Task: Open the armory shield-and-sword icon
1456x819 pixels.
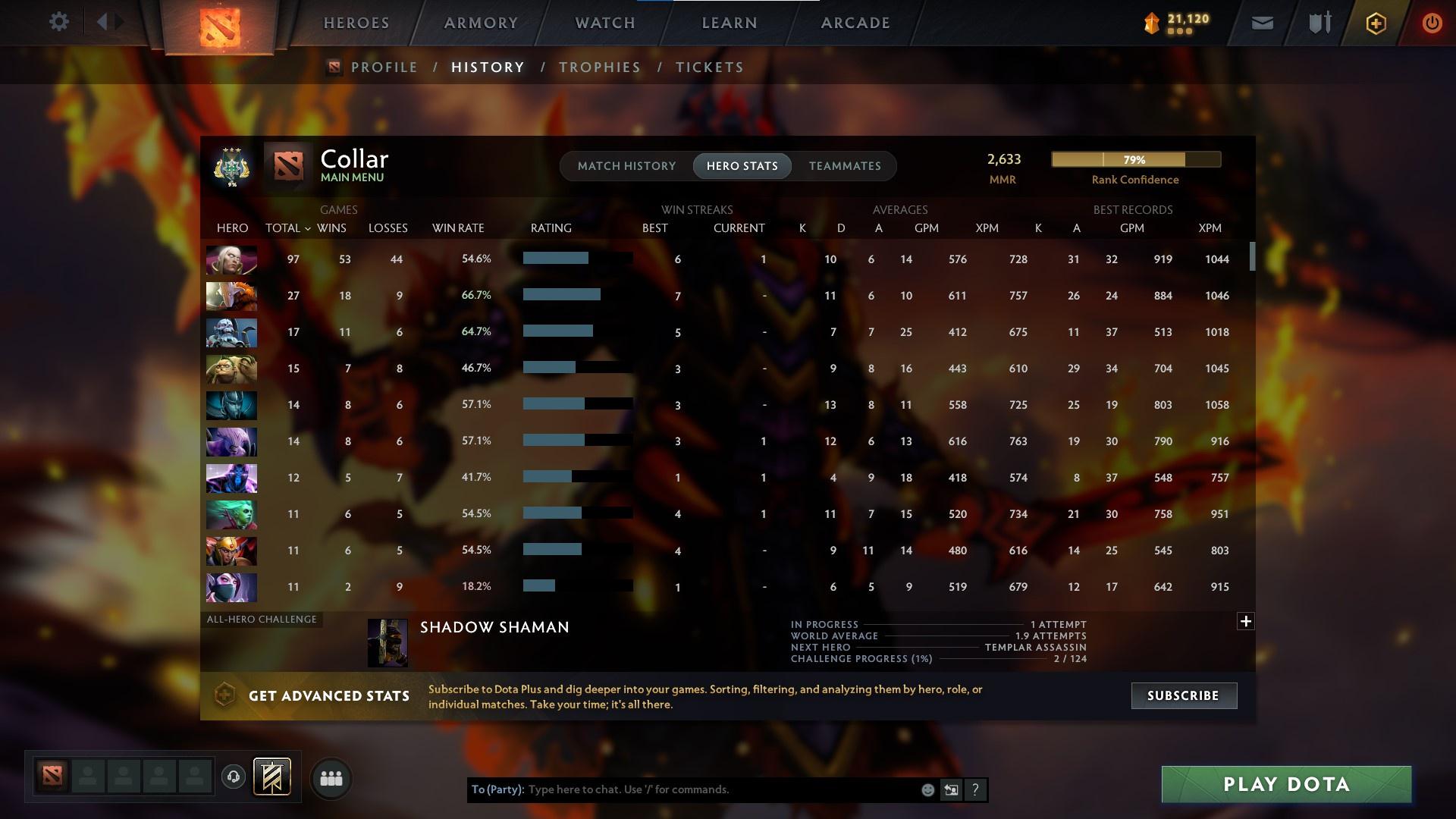Action: (1319, 23)
